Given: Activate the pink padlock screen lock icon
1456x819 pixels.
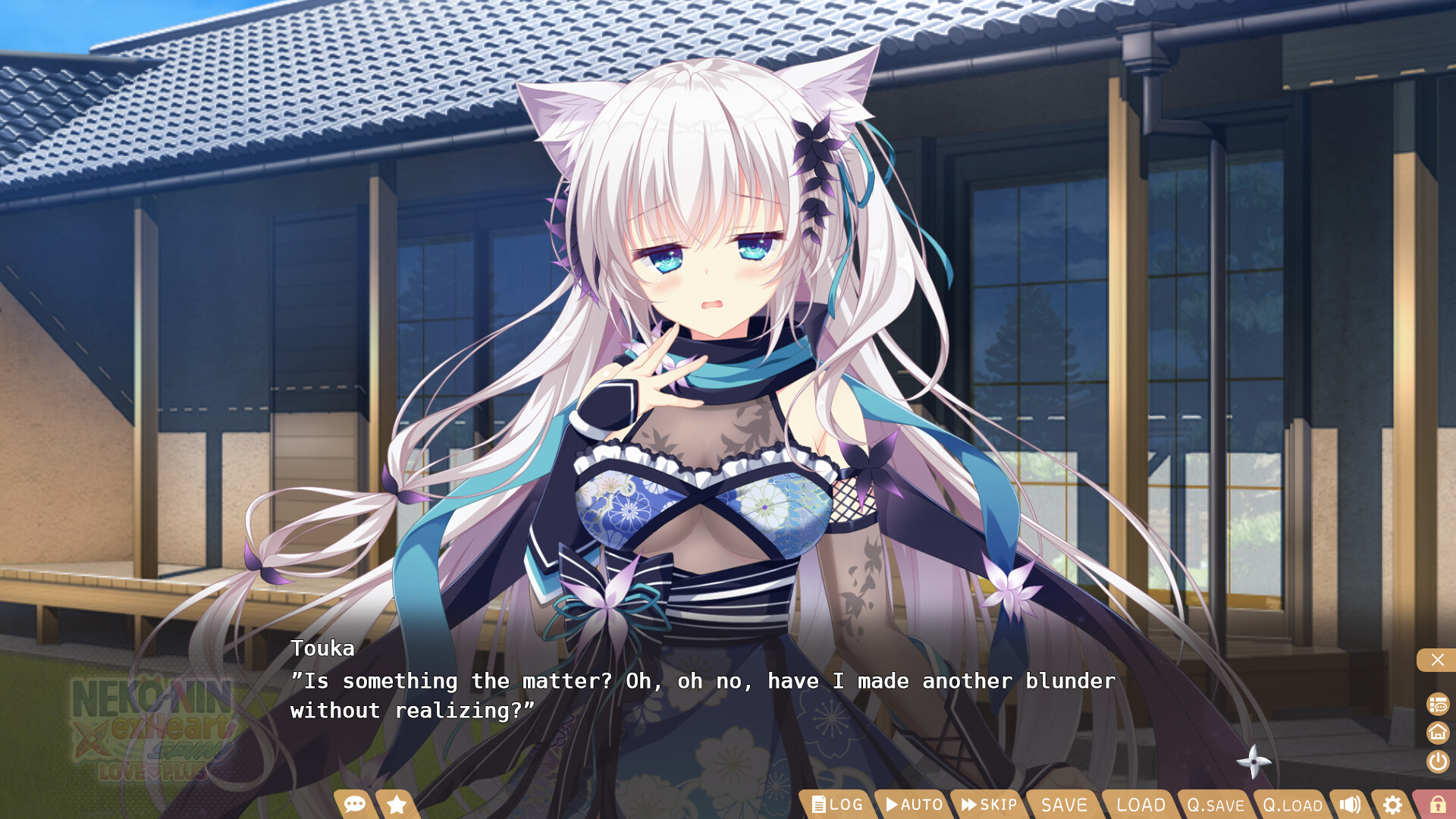Looking at the screenshot, I should tap(1439, 805).
